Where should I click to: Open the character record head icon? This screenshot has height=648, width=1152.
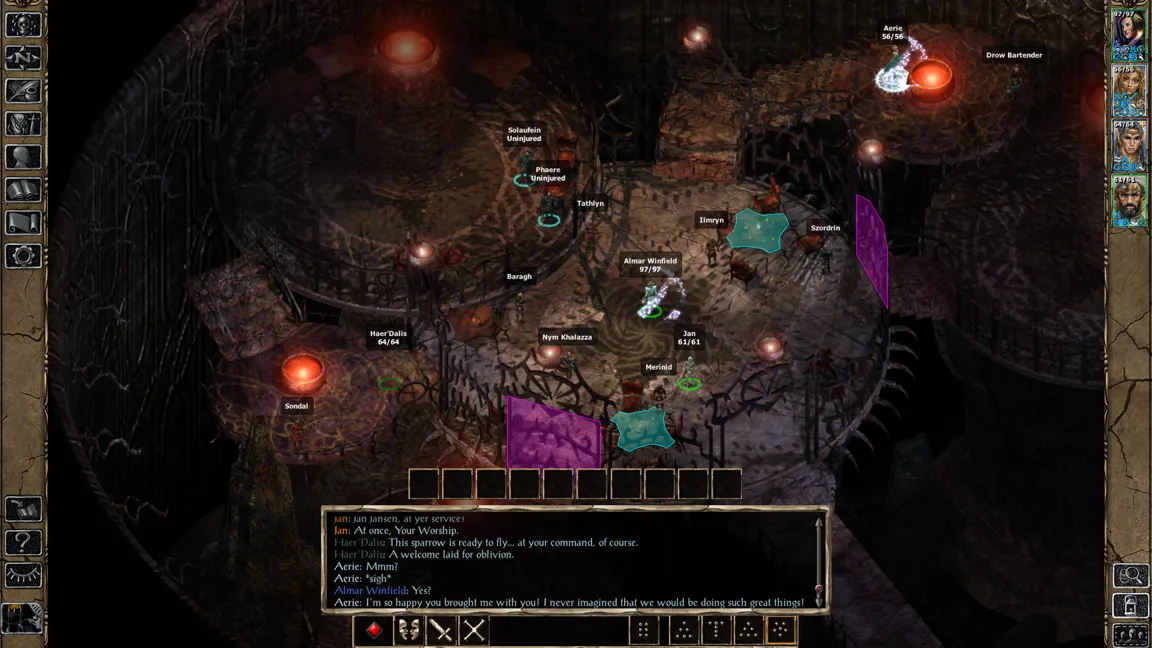click(x=23, y=157)
